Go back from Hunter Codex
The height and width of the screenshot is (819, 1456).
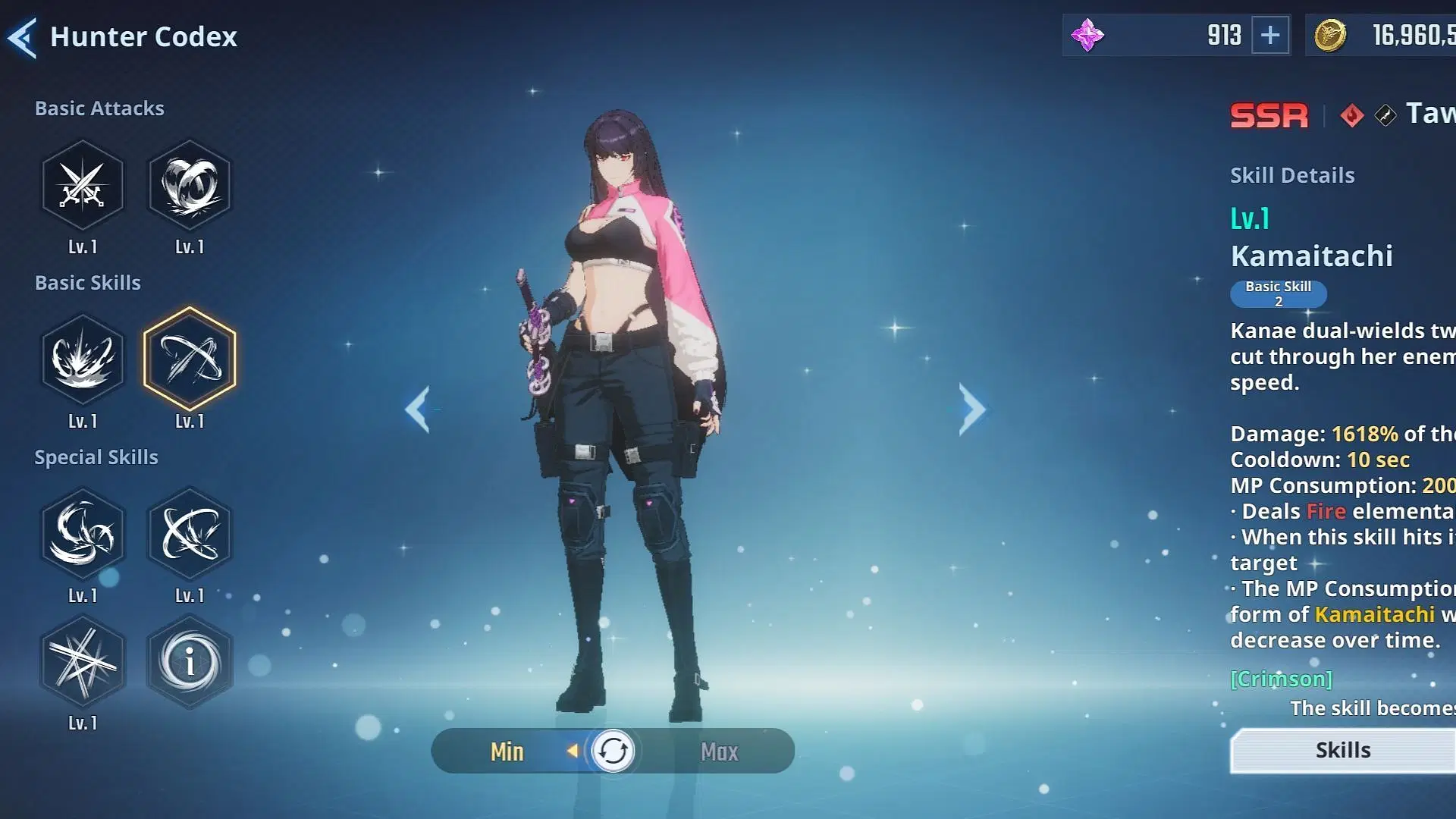point(23,38)
